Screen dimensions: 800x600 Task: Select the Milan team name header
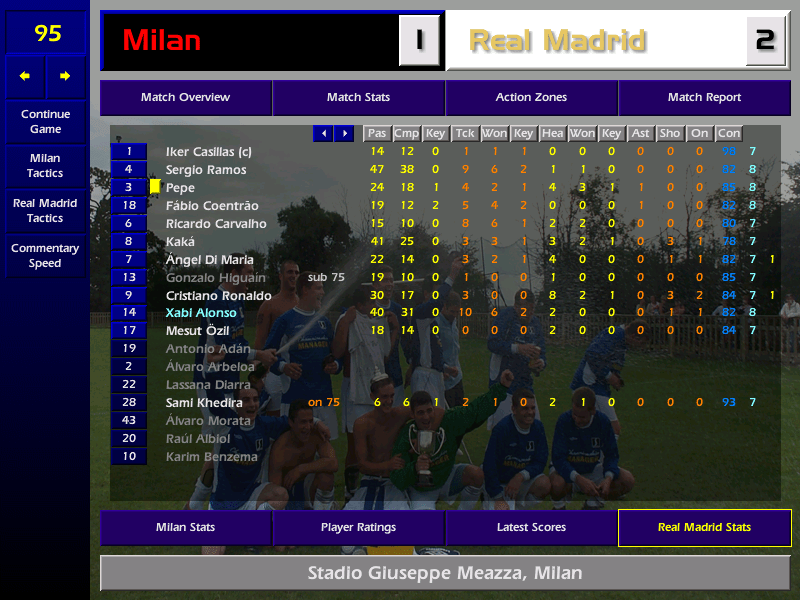click(x=250, y=41)
